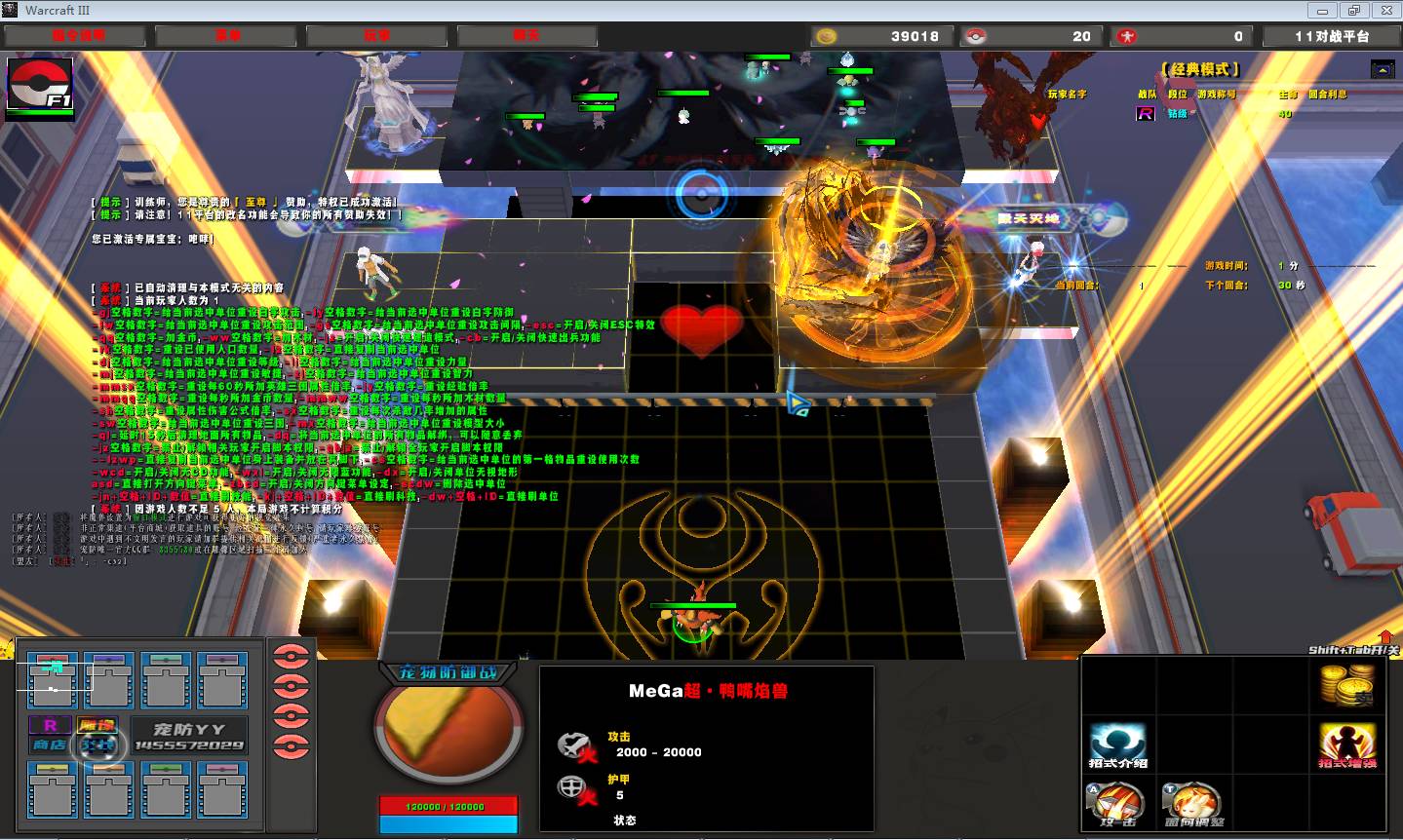Select the Pokeball F1 hero icon

(40, 85)
